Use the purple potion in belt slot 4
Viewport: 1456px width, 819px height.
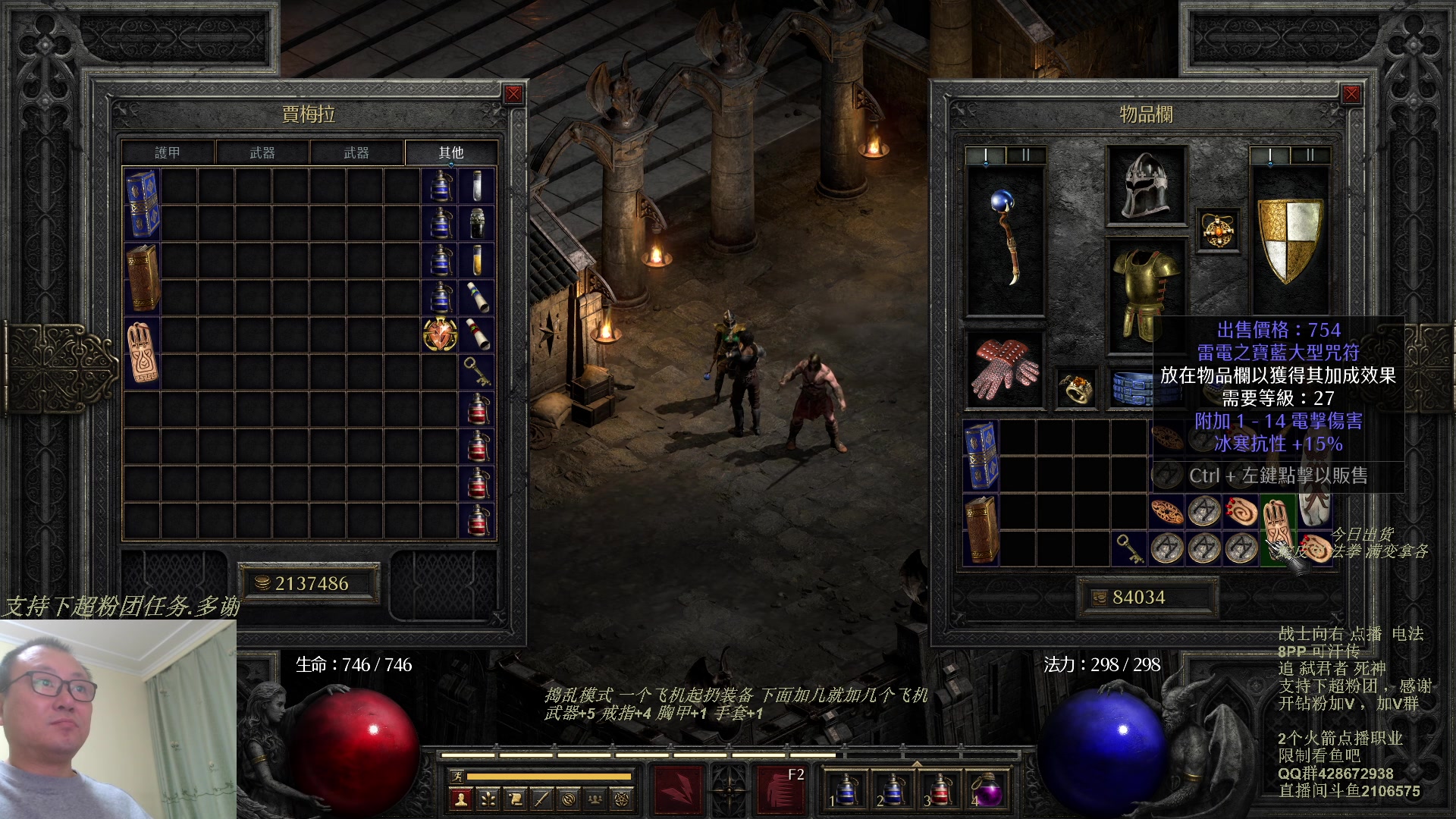point(986,790)
